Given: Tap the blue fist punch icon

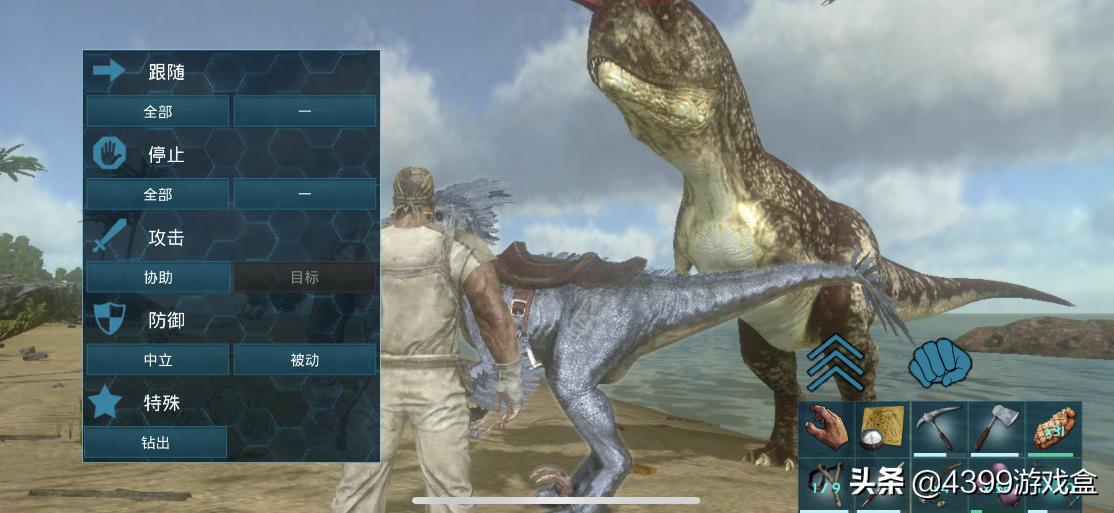Looking at the screenshot, I should click(x=940, y=362).
